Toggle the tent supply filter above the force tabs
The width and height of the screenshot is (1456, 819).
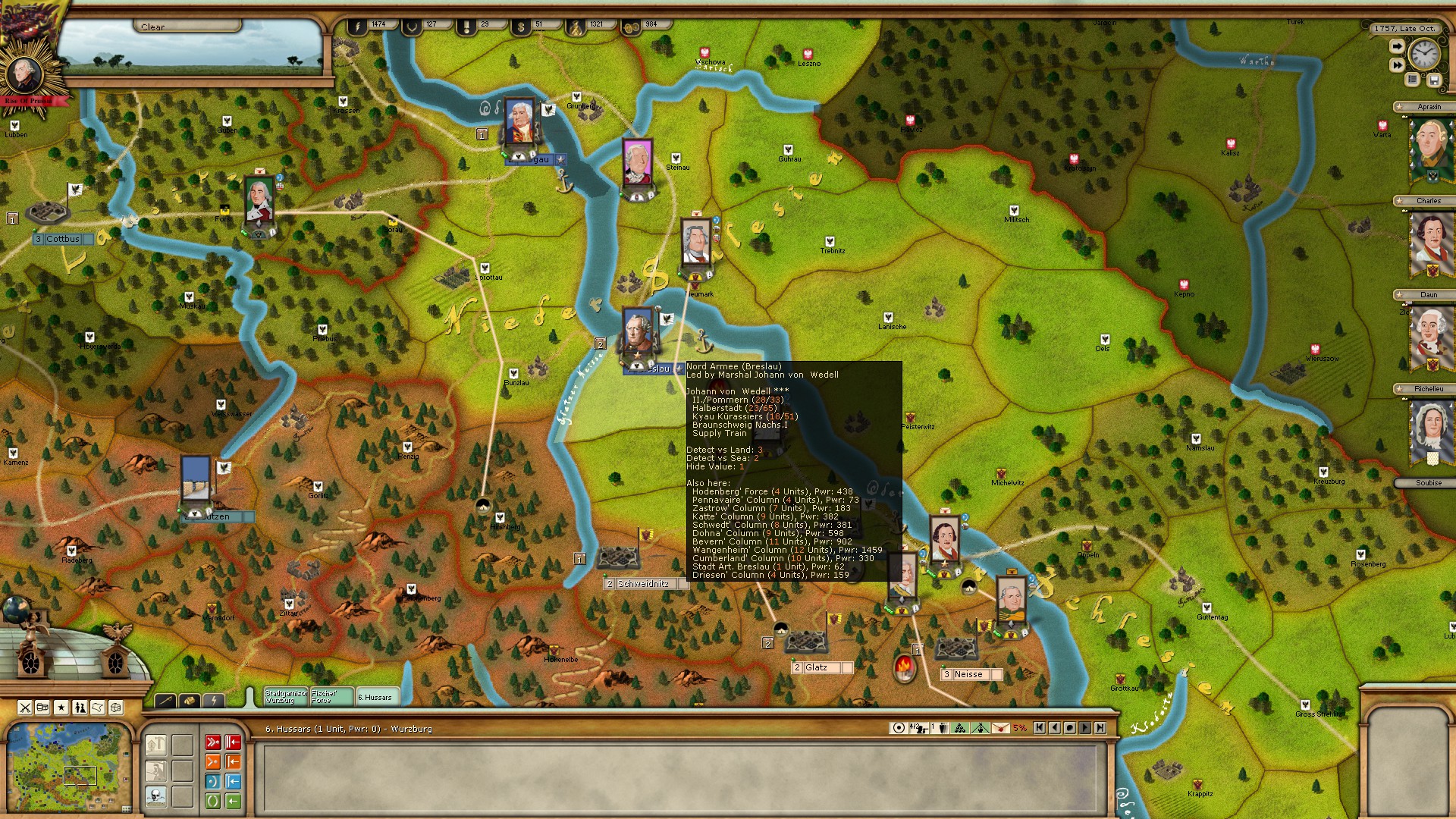190,700
